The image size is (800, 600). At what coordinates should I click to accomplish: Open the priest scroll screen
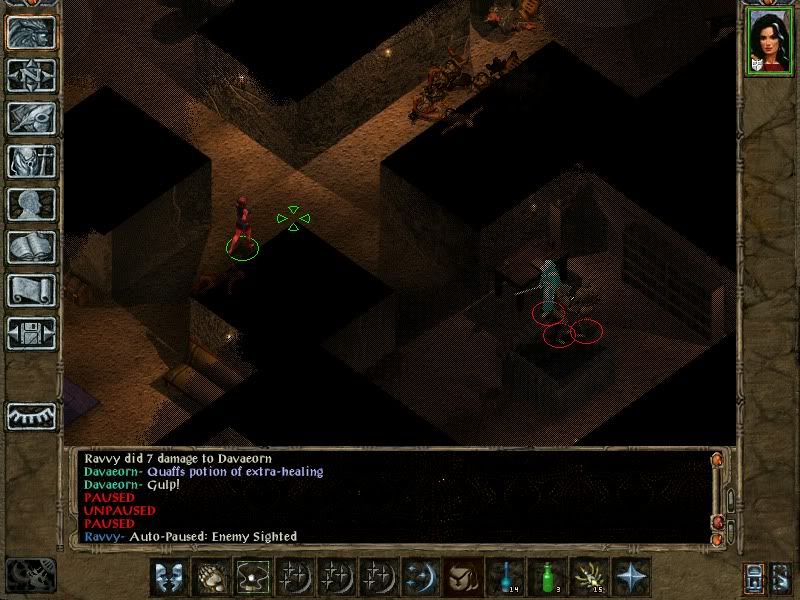(31, 290)
